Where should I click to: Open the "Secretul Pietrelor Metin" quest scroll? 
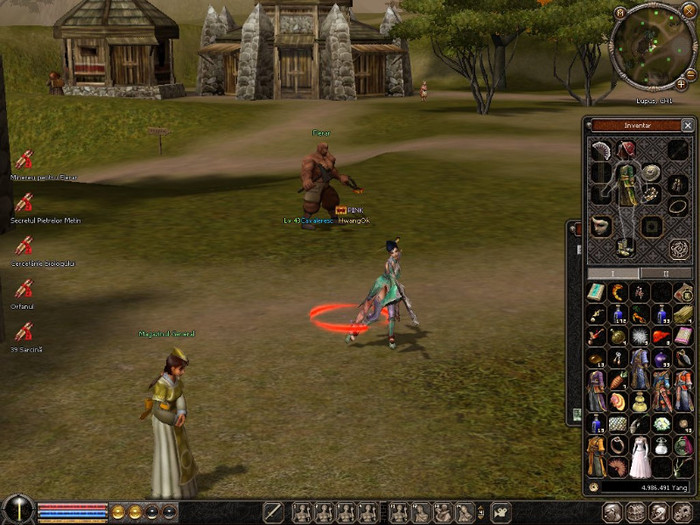[x=24, y=203]
